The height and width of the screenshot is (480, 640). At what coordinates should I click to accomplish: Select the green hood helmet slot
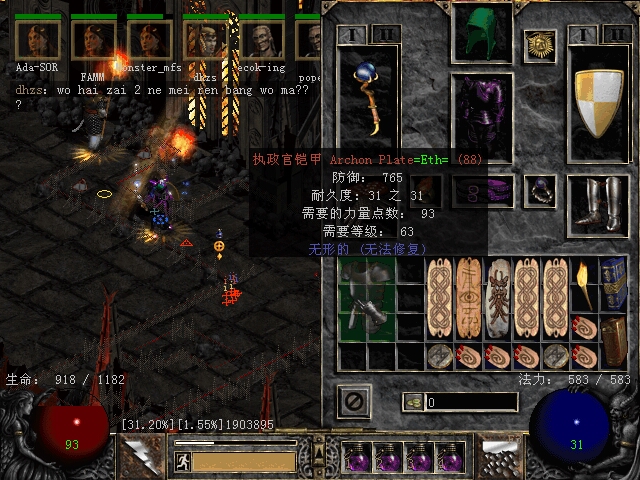click(x=483, y=34)
